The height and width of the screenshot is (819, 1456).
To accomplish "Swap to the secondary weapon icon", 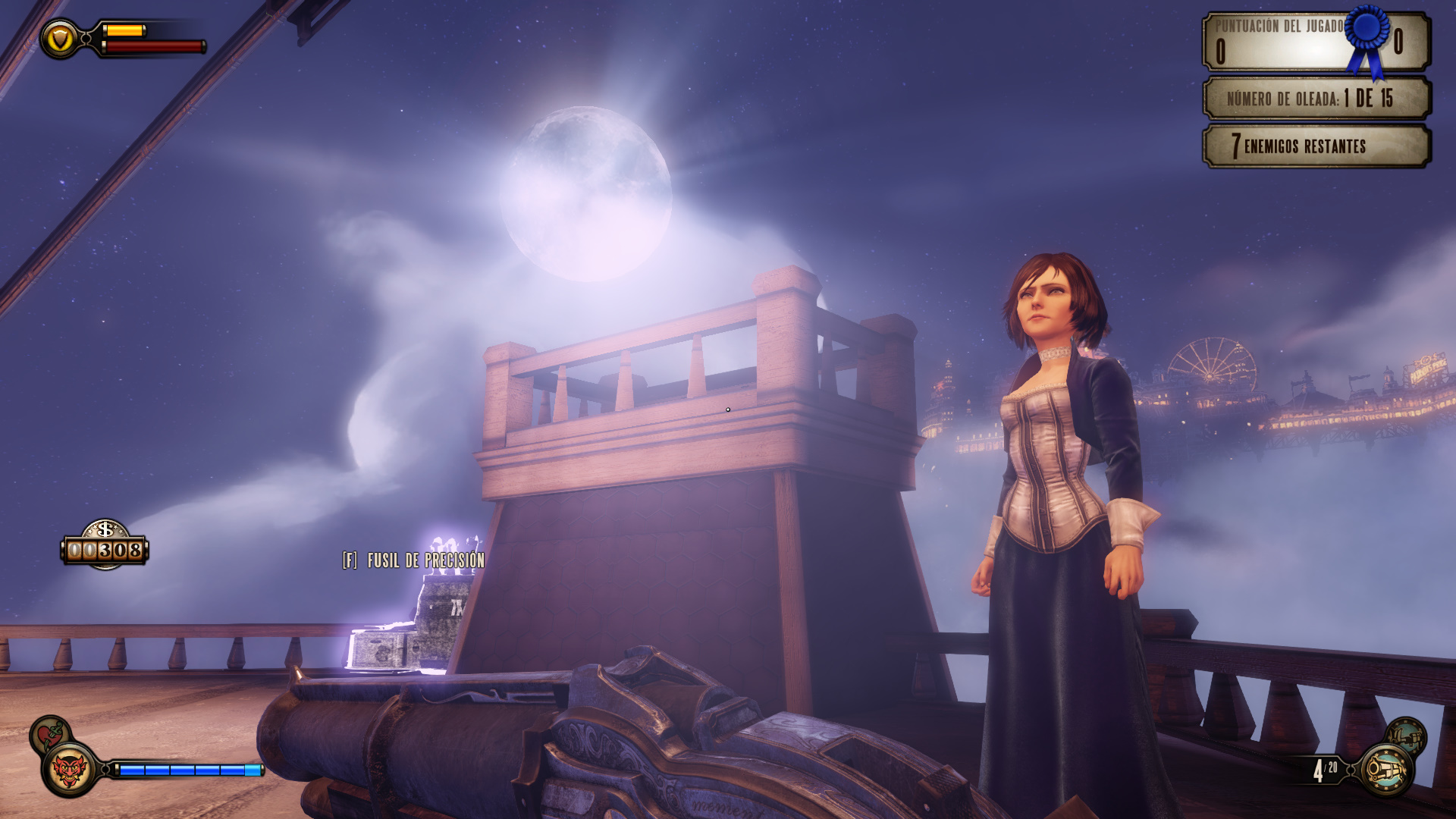I will pyautogui.click(x=1407, y=736).
